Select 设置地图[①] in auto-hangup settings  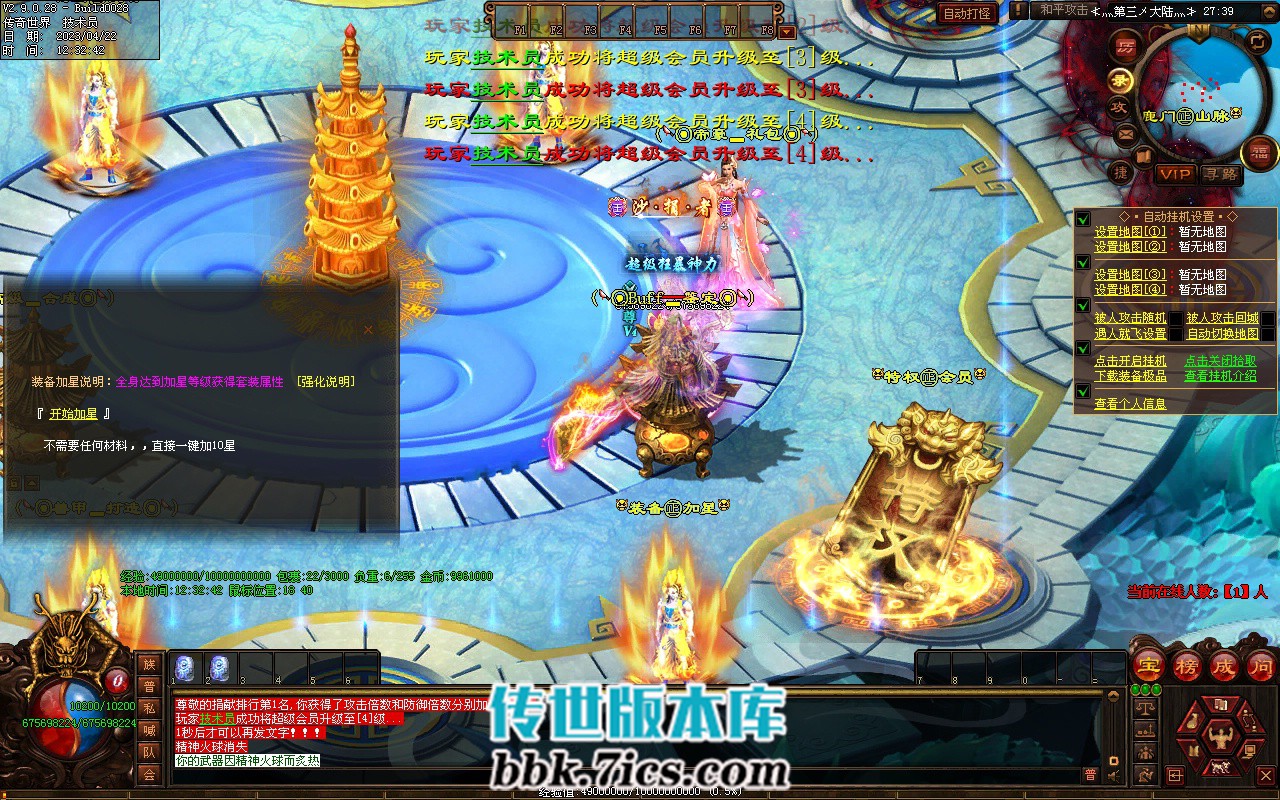coord(1129,232)
